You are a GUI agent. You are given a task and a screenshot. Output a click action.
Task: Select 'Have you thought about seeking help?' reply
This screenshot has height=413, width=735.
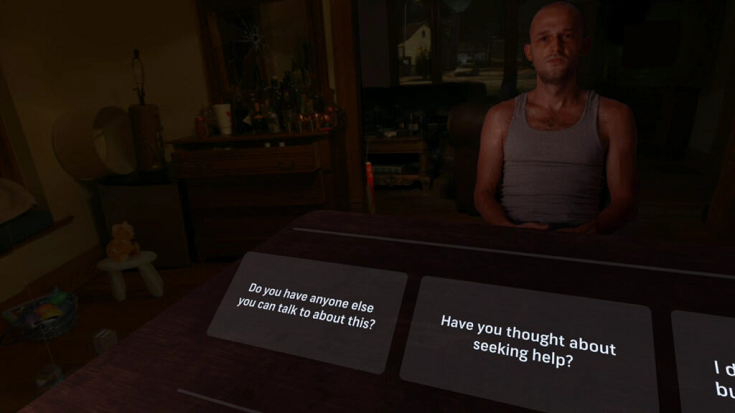[x=528, y=340]
